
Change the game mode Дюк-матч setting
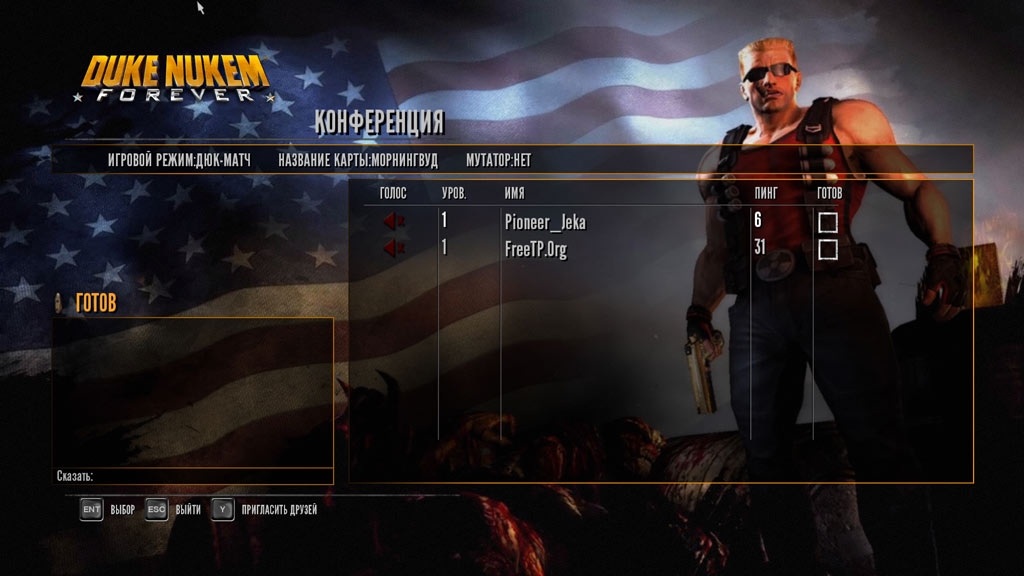(179, 160)
